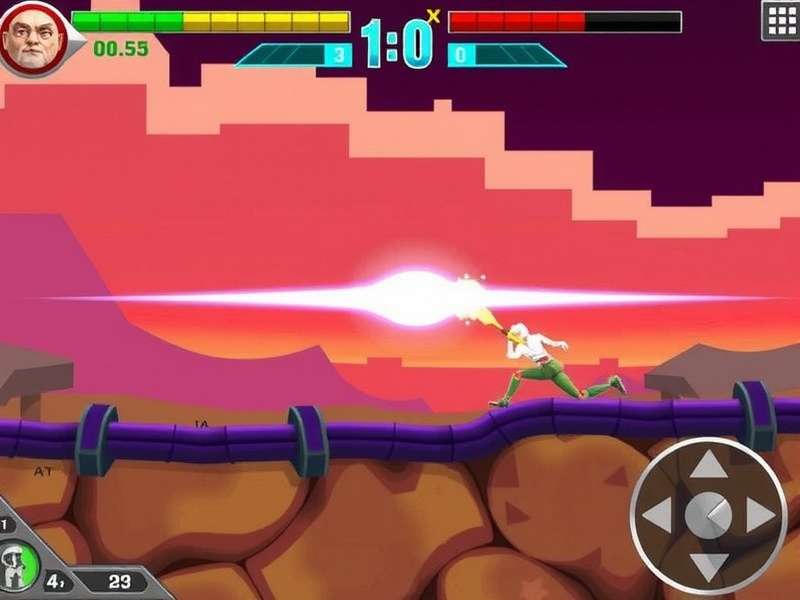
Task: Tap the up arrow on the d-pad
Action: [709, 465]
